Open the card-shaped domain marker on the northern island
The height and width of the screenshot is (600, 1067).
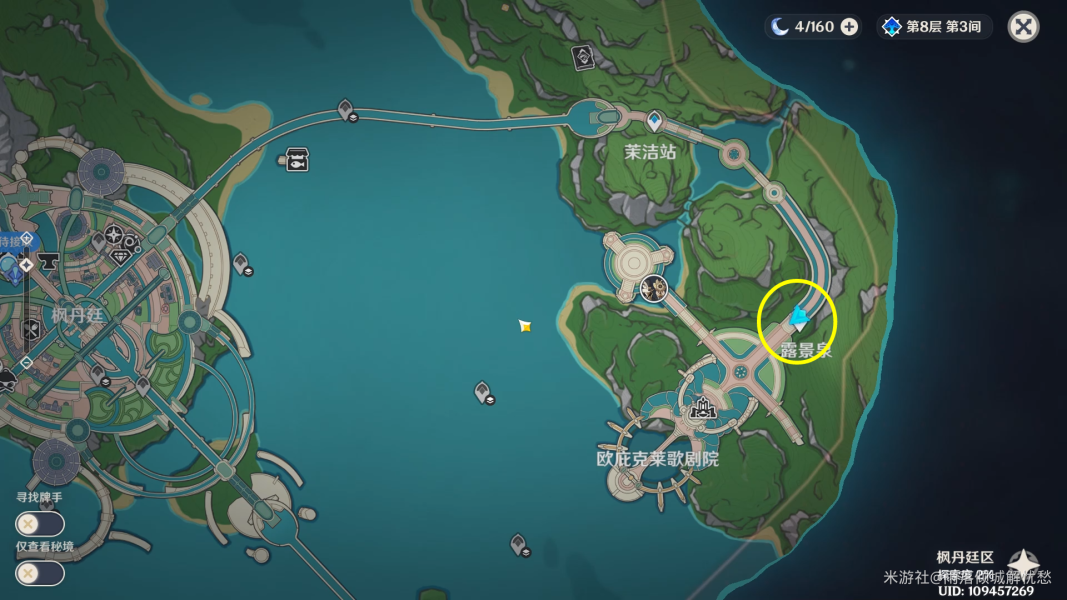pyautogui.click(x=582, y=57)
